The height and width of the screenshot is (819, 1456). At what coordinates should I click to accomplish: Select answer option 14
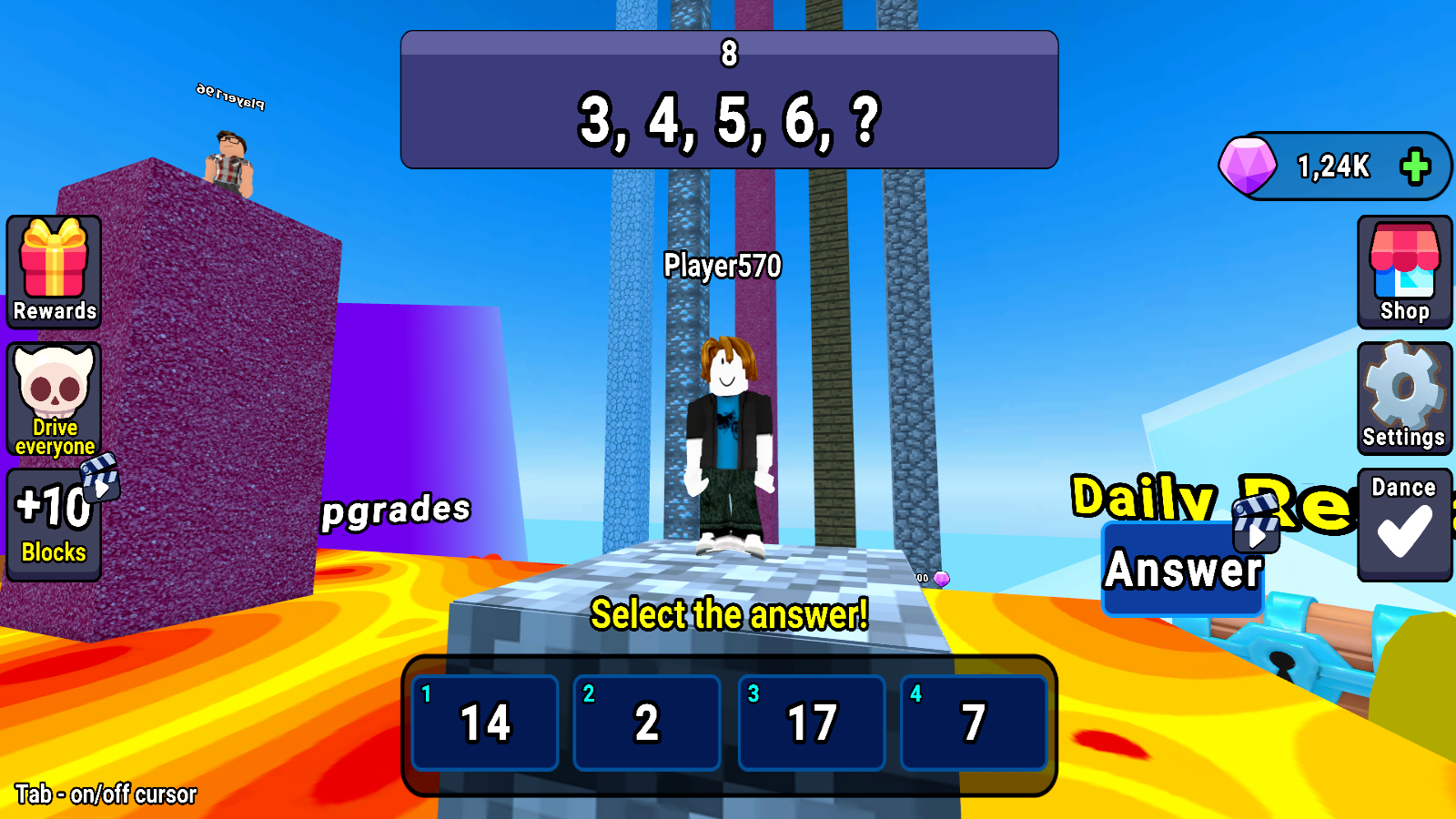point(484,722)
